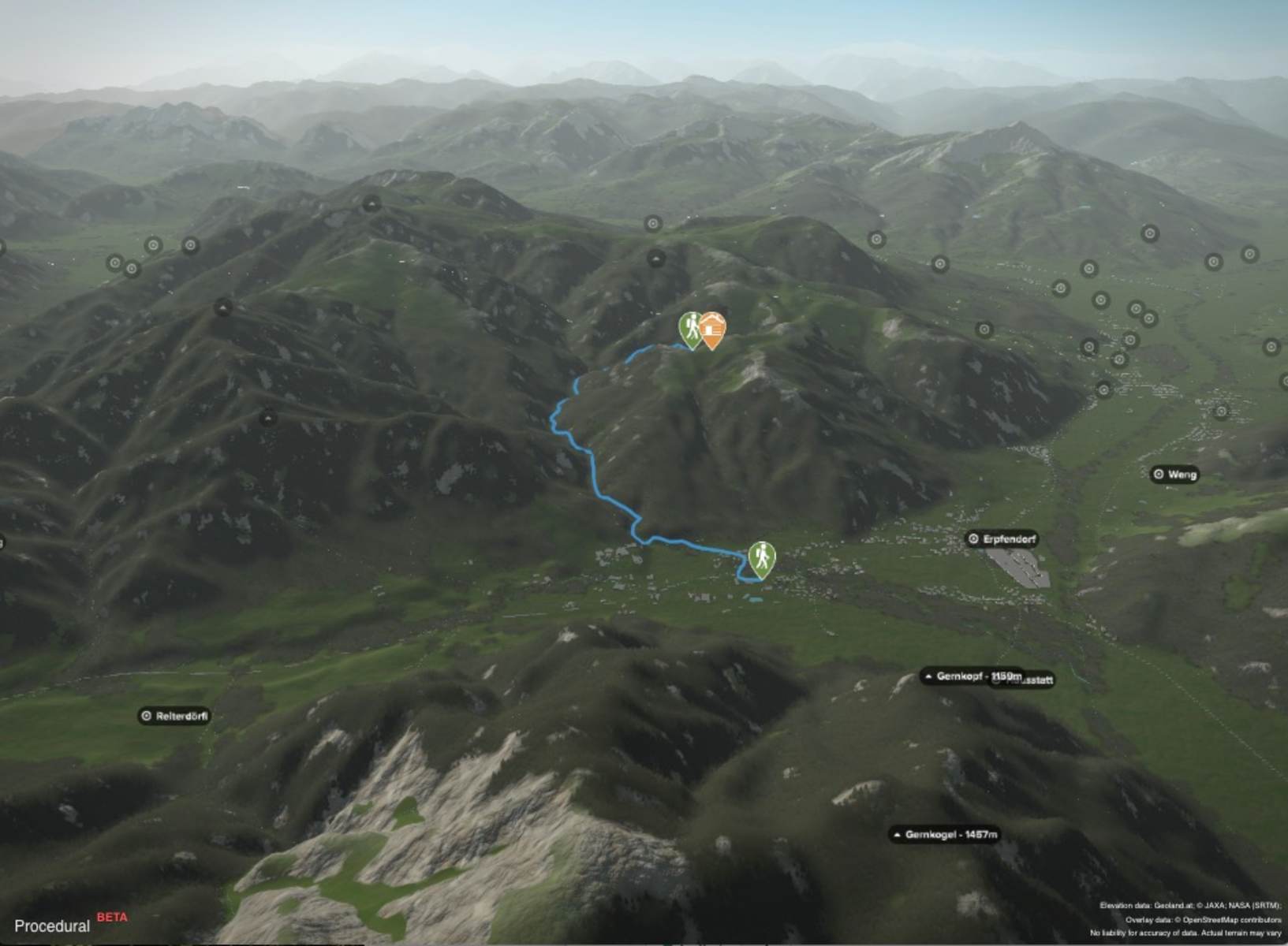
Task: Choose the Reiterdörfl place label
Action: click(x=175, y=716)
